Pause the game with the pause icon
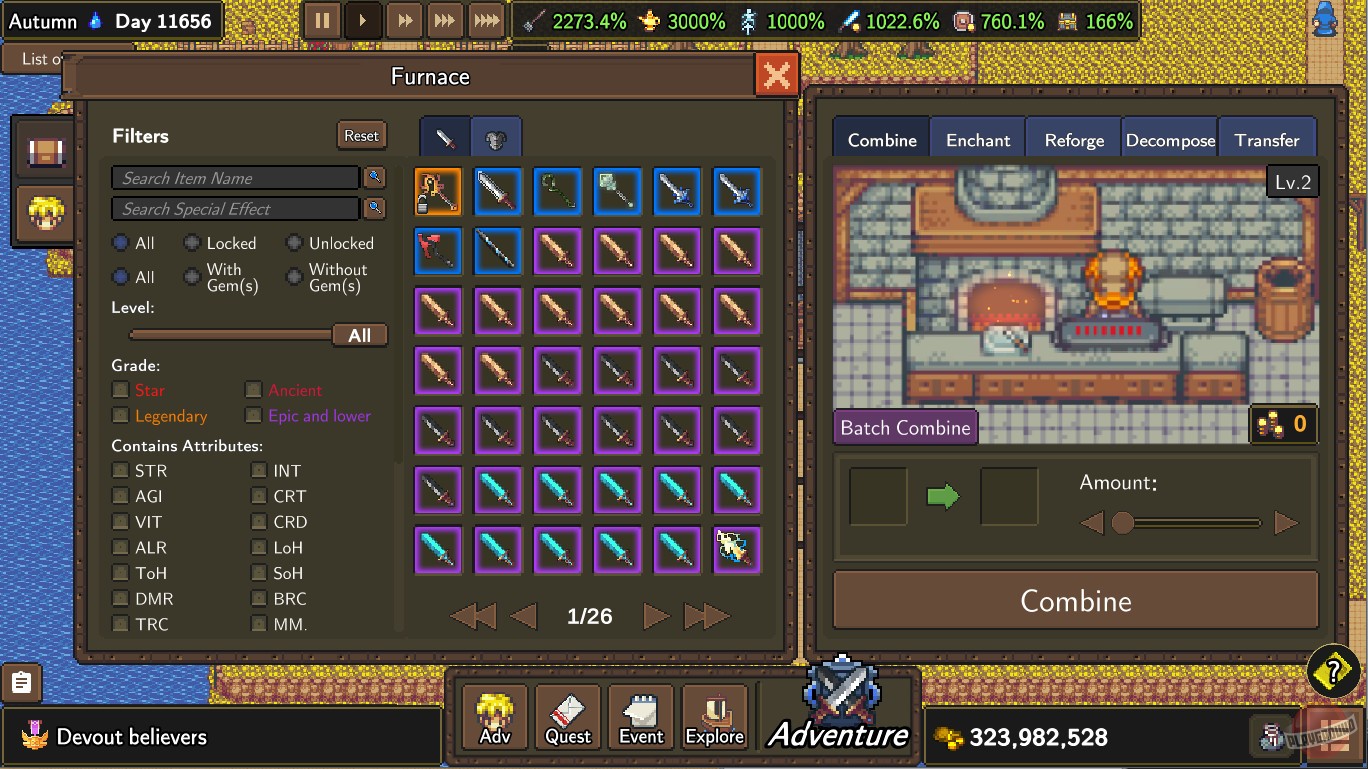The image size is (1368, 769). click(x=323, y=19)
